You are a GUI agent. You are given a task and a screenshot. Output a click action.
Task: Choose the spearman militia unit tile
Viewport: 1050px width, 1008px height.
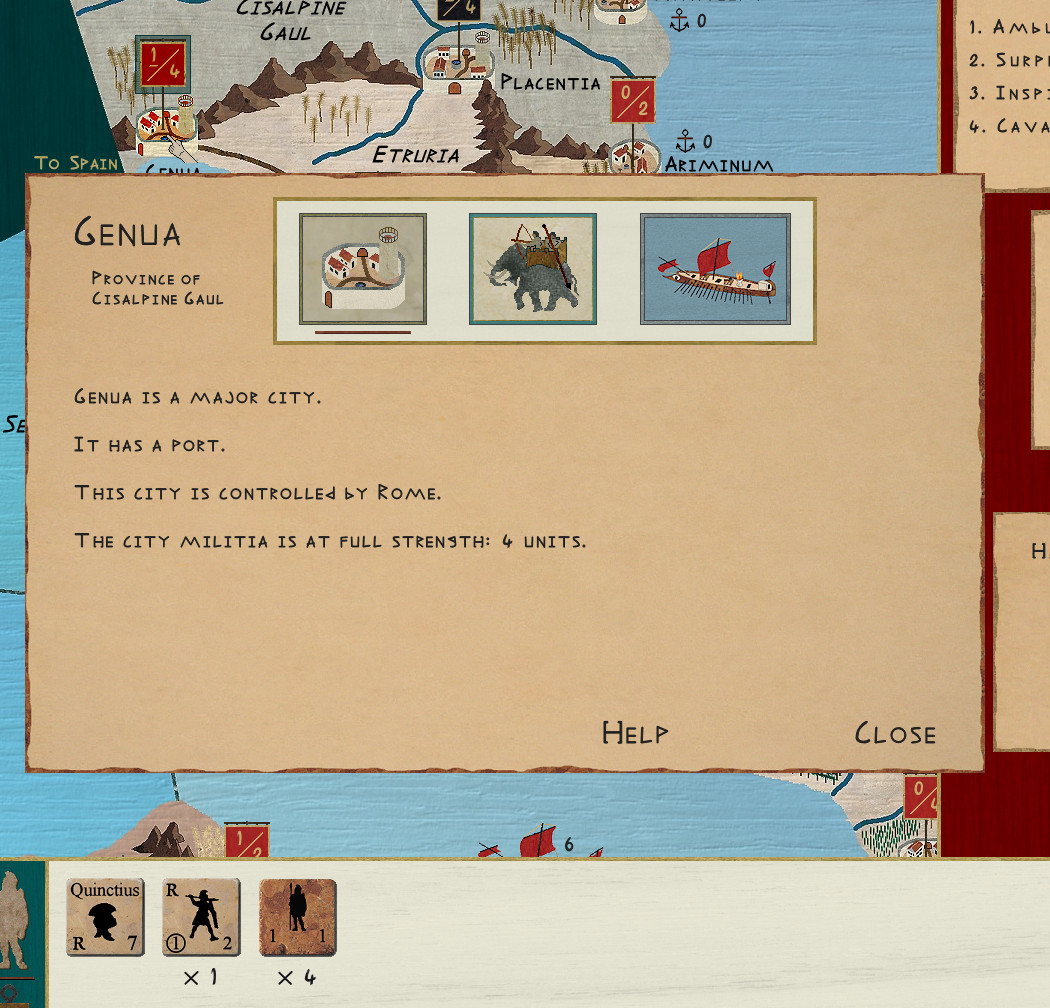(x=298, y=917)
